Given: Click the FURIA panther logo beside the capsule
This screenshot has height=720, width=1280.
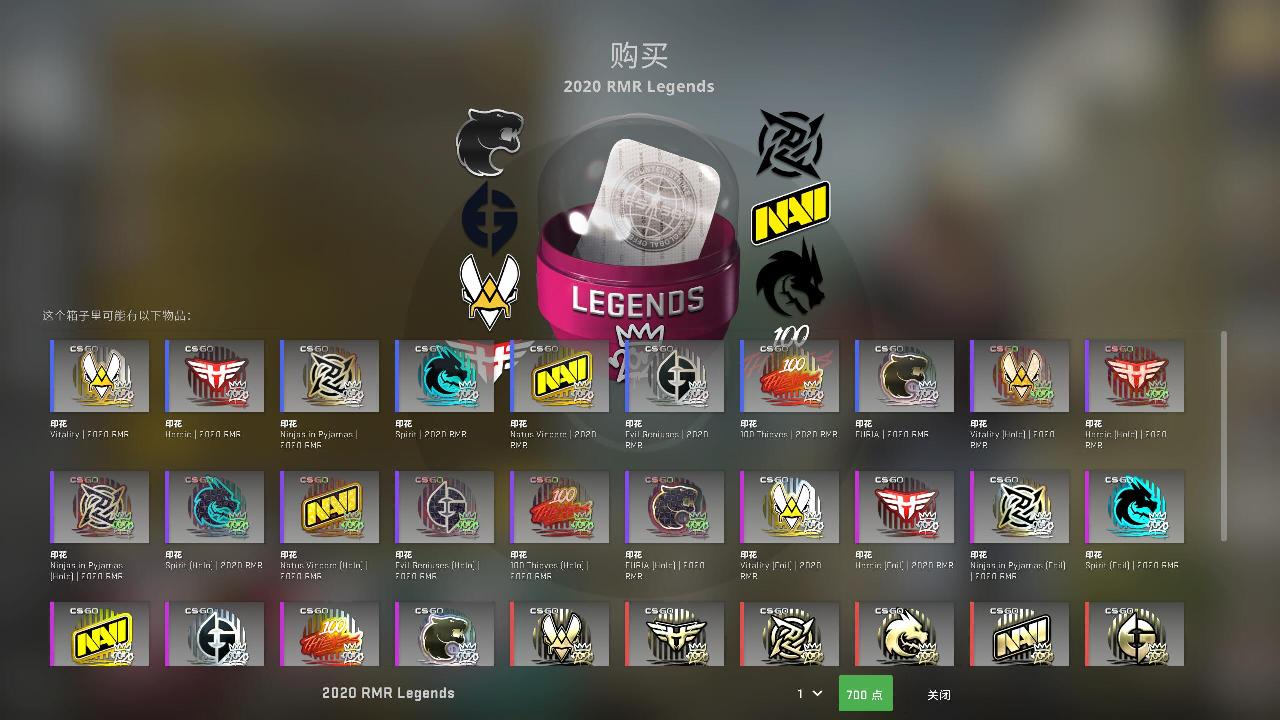Looking at the screenshot, I should [x=487, y=145].
